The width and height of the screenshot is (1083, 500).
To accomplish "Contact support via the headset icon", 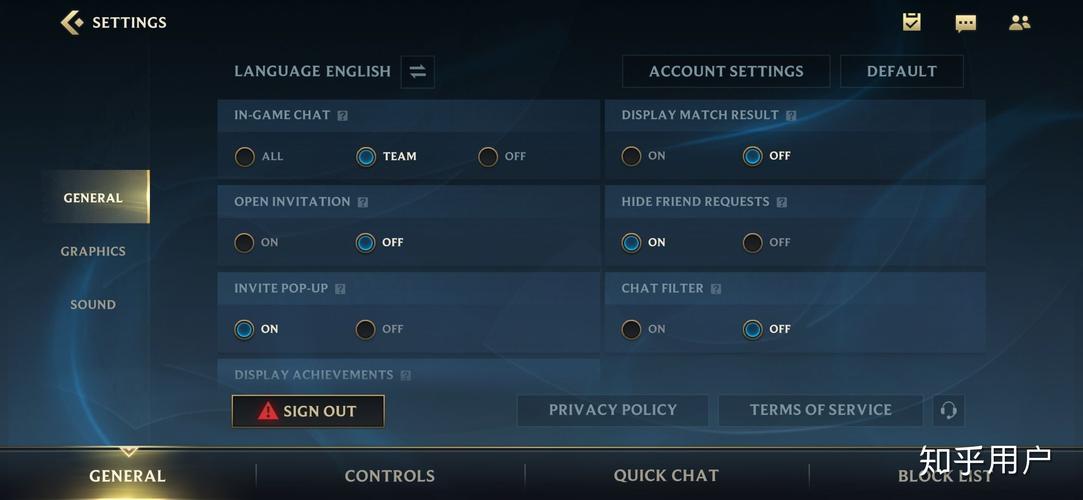I will (949, 410).
